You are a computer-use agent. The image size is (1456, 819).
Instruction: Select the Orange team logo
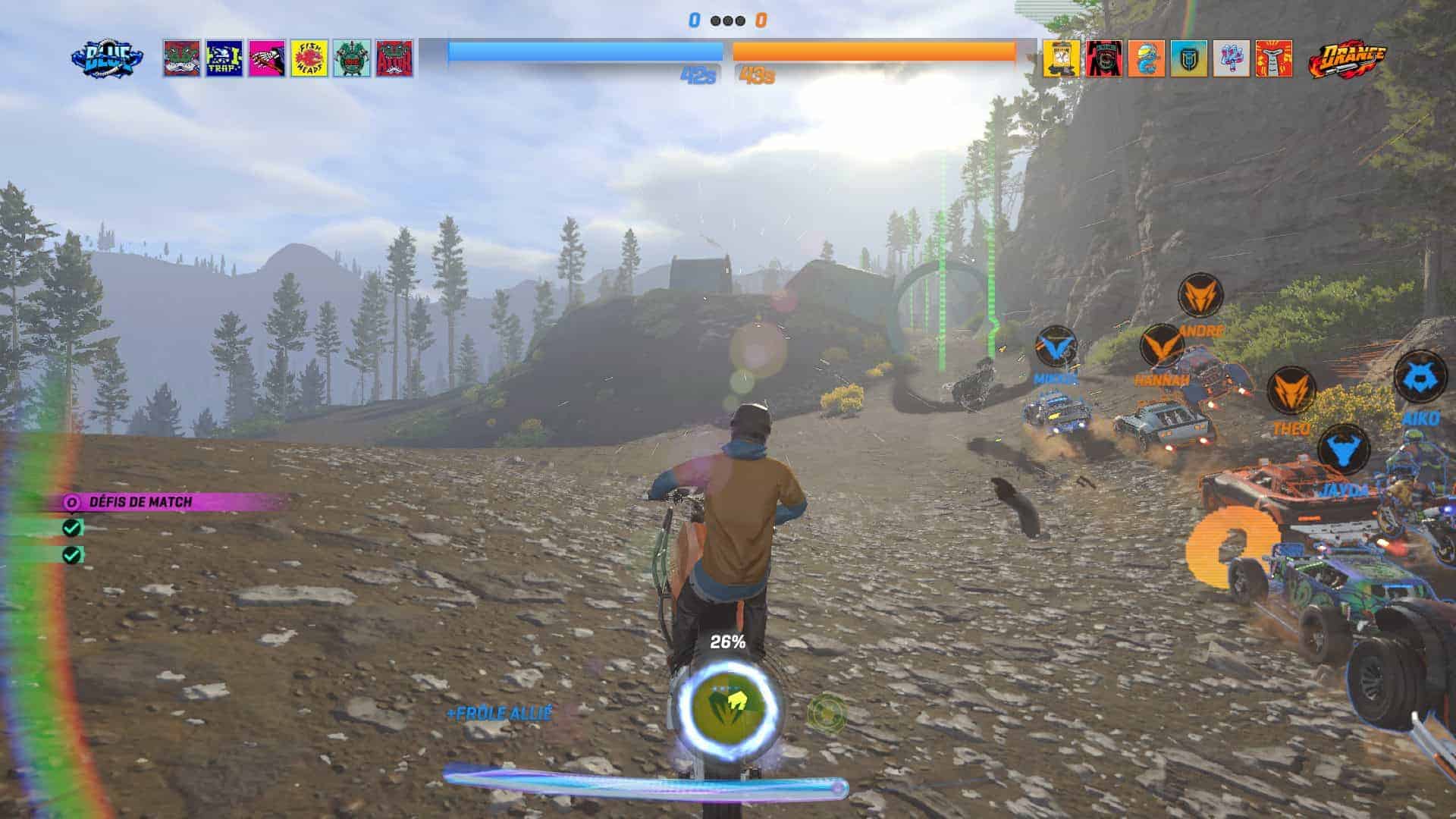[1347, 59]
